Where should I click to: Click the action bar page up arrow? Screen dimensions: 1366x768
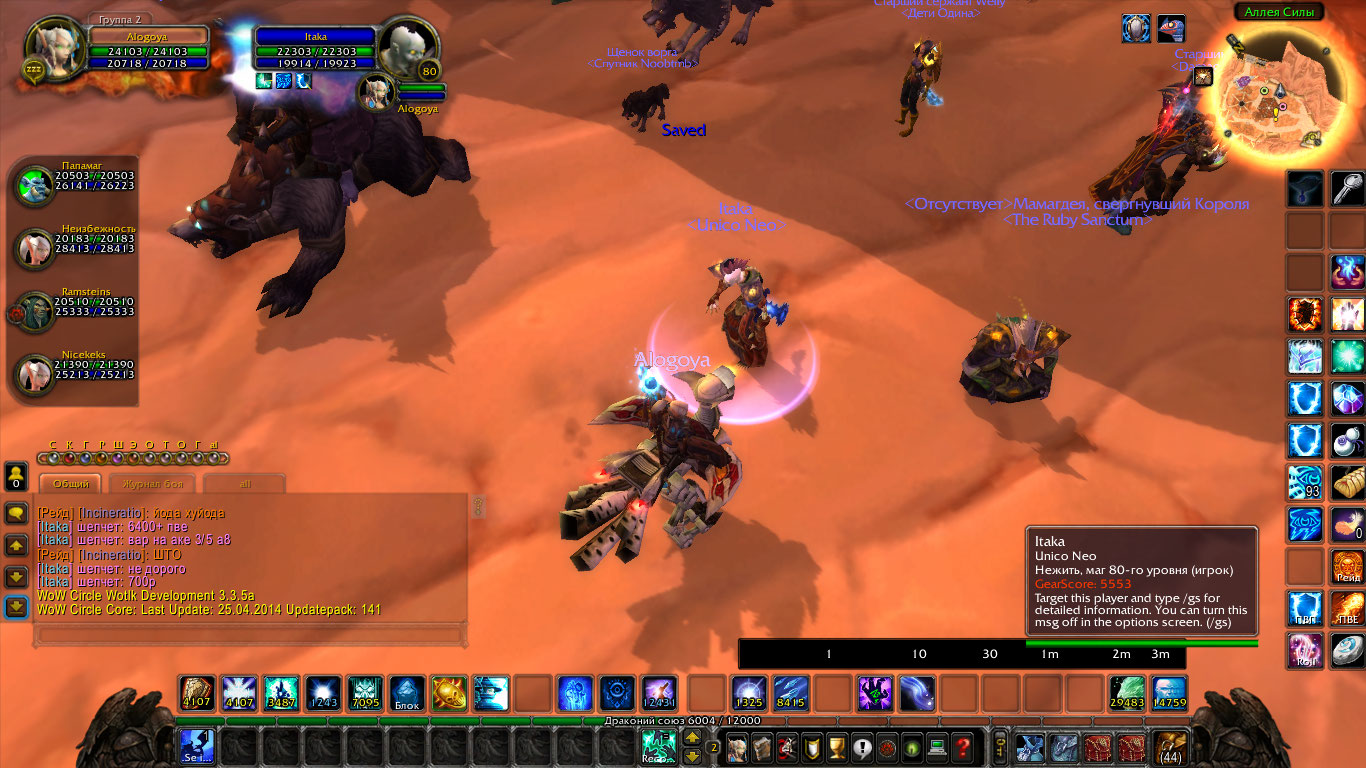[x=691, y=739]
